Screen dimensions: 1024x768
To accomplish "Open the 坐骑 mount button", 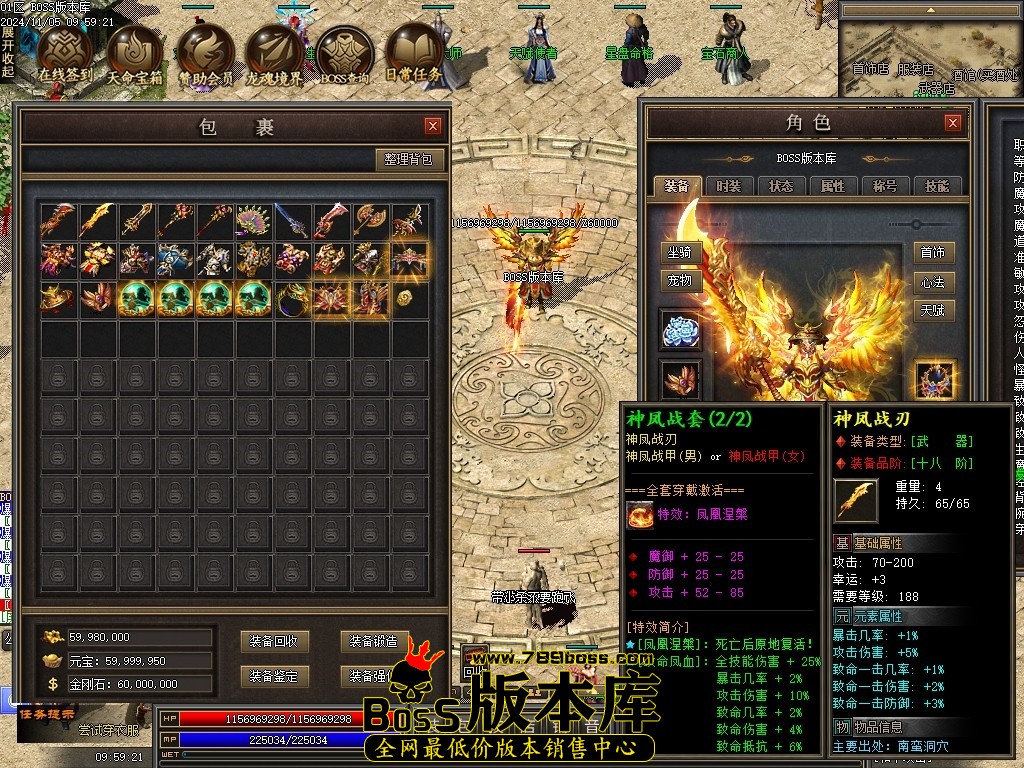I will point(680,253).
